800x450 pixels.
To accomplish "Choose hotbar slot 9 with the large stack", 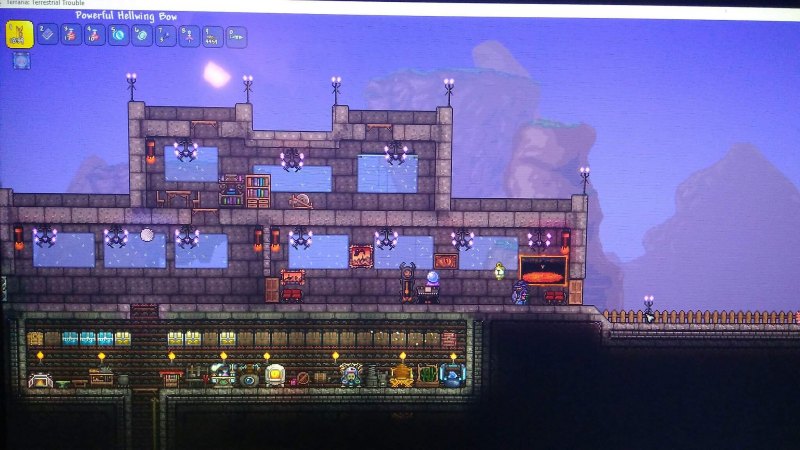I will pos(212,37).
